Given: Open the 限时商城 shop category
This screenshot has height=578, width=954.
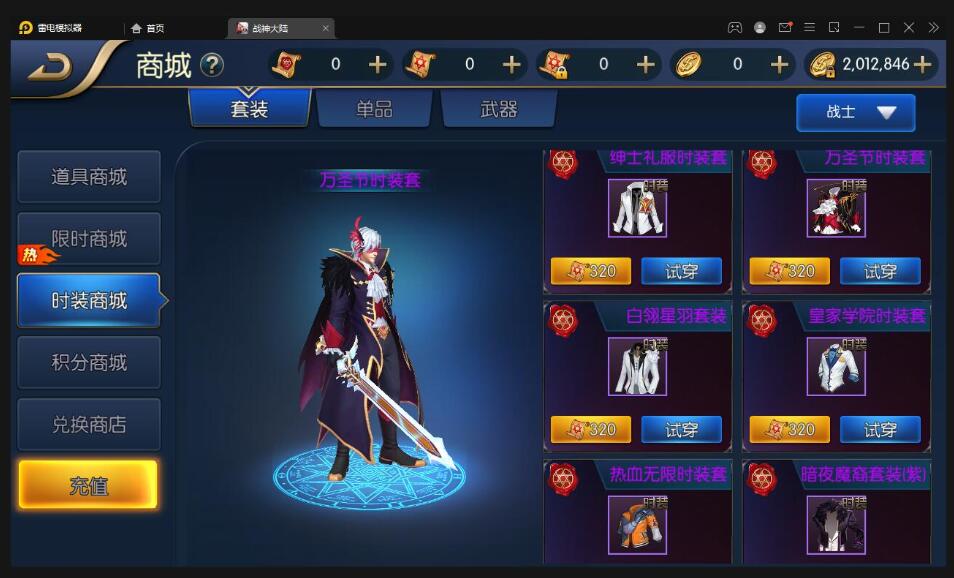Looking at the screenshot, I should pyautogui.click(x=89, y=239).
